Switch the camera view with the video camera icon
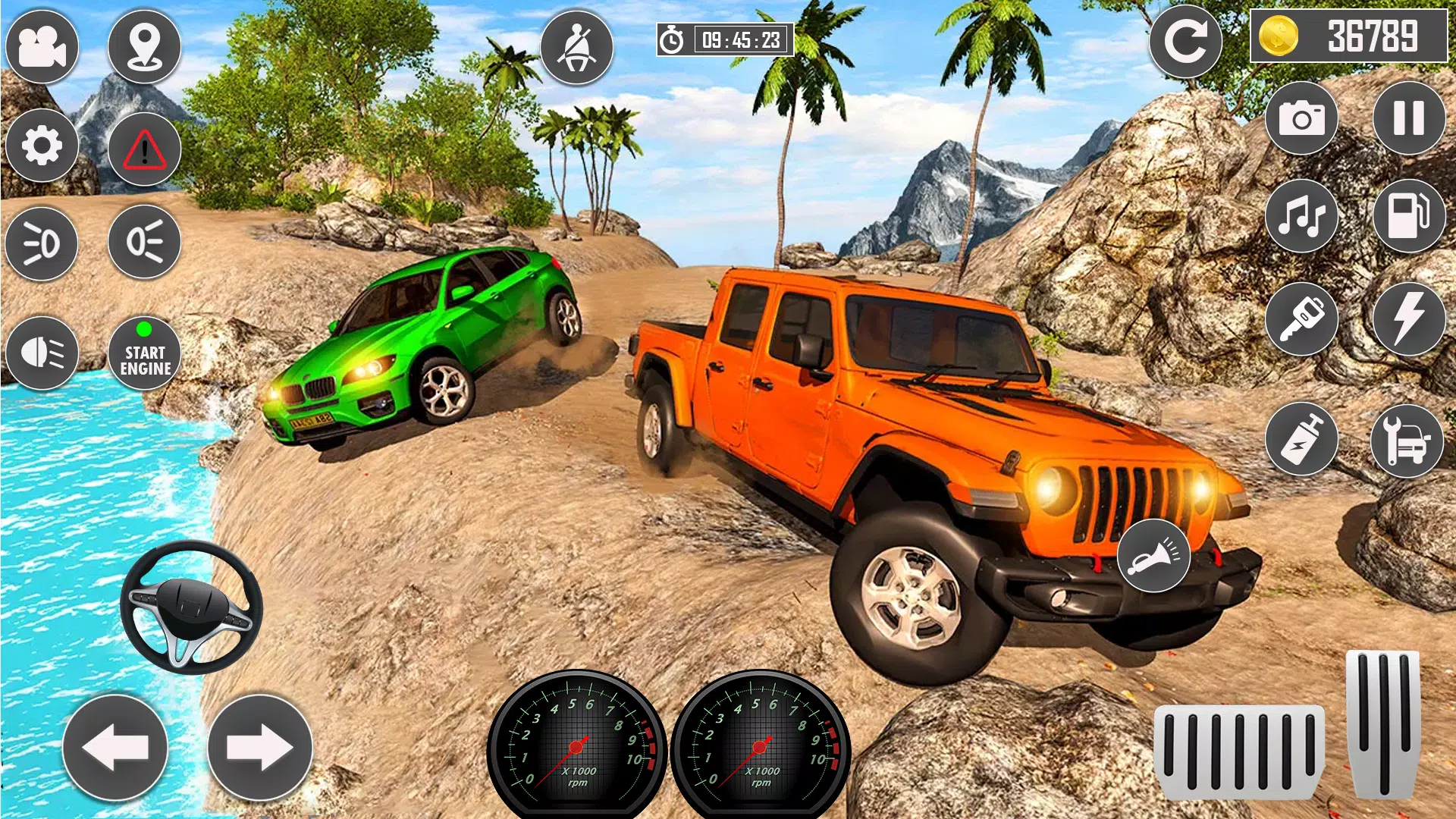The width and height of the screenshot is (1456, 819). click(42, 47)
